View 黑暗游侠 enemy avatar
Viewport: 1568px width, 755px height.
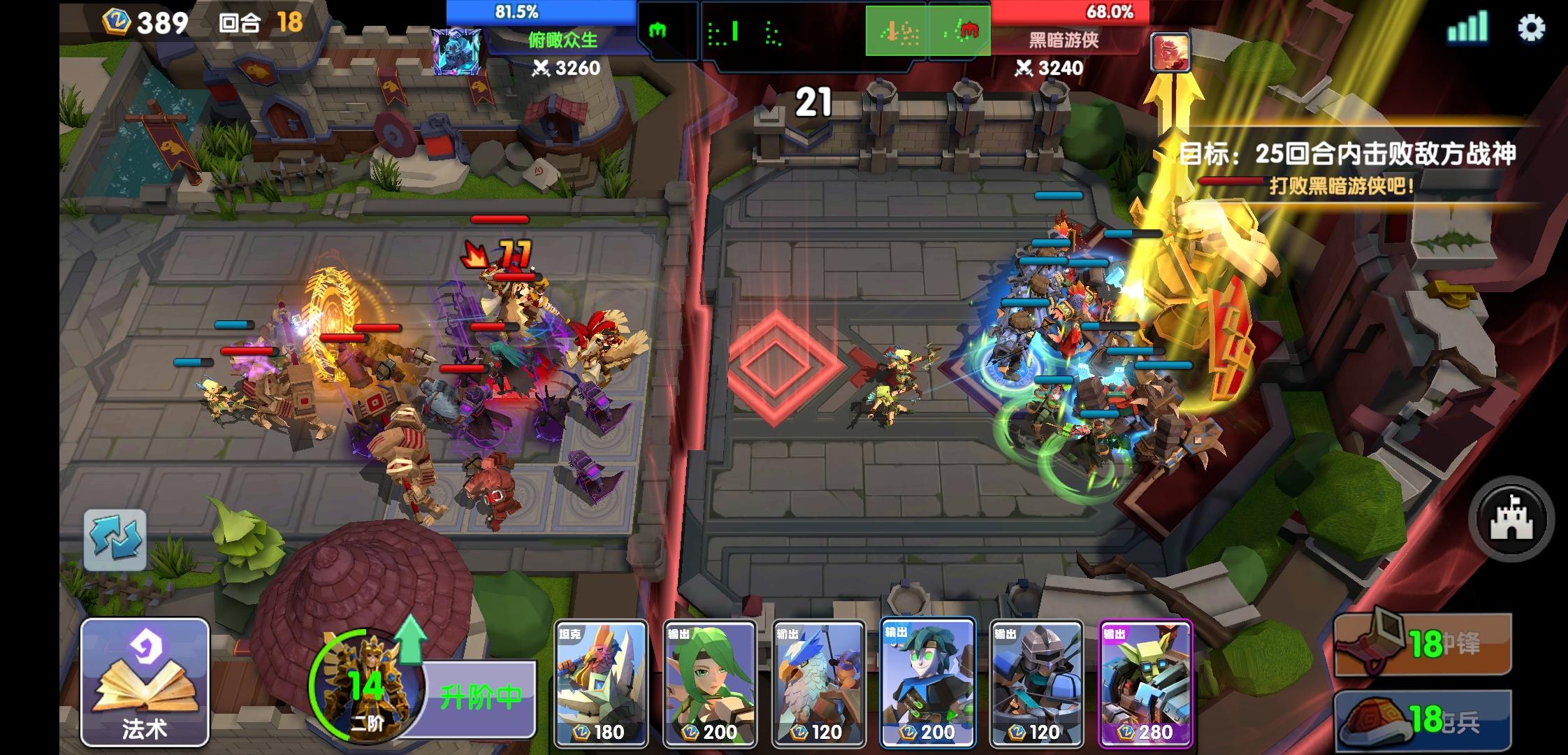click(1170, 52)
